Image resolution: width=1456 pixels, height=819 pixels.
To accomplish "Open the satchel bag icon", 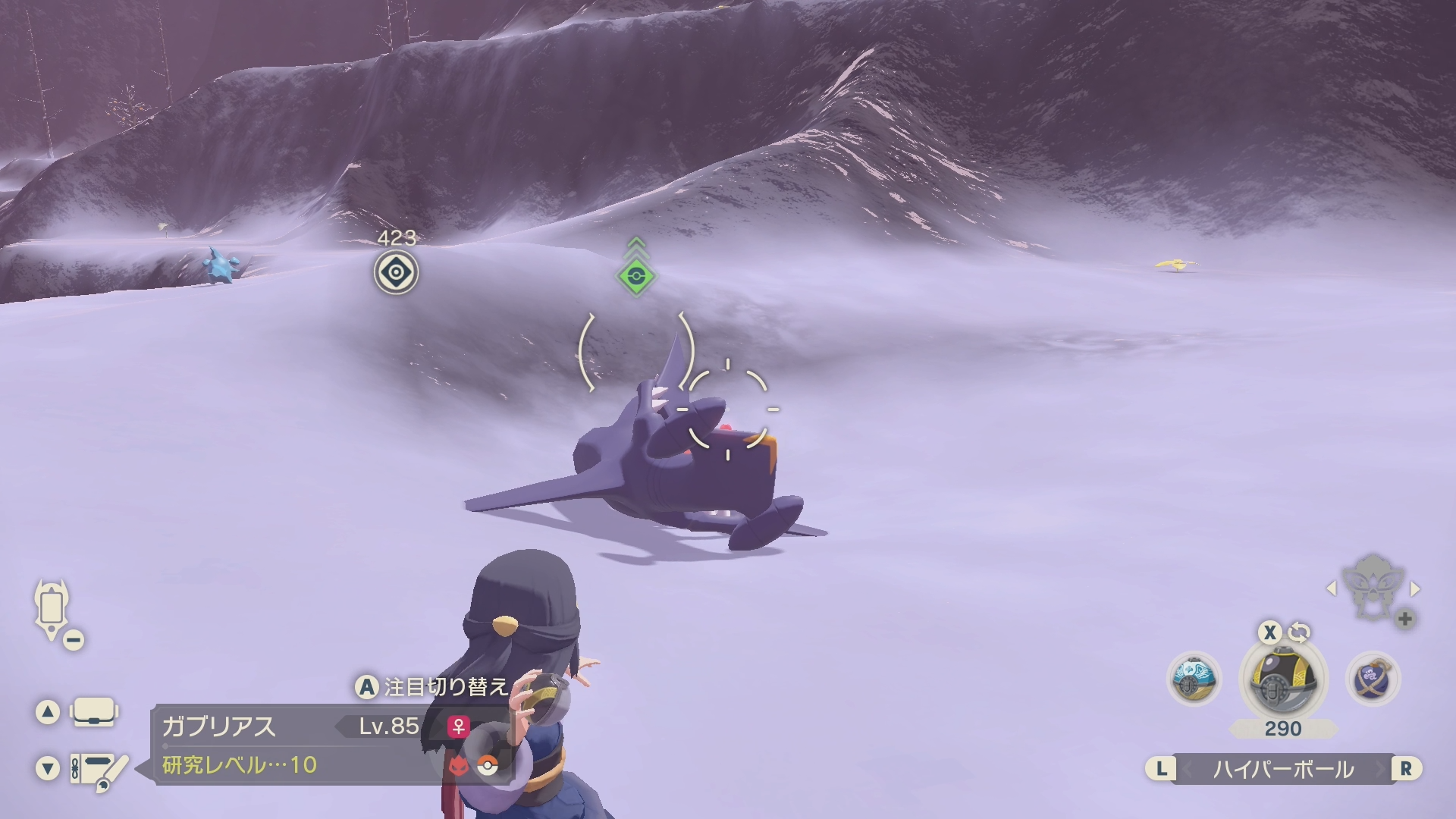I will click(94, 713).
